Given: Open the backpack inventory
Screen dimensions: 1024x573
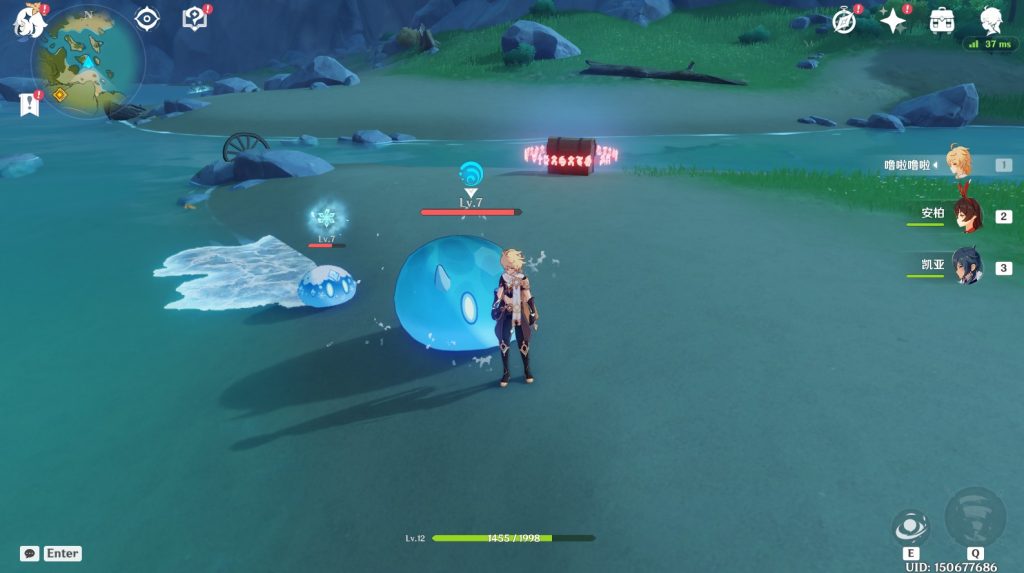Looking at the screenshot, I should (941, 21).
